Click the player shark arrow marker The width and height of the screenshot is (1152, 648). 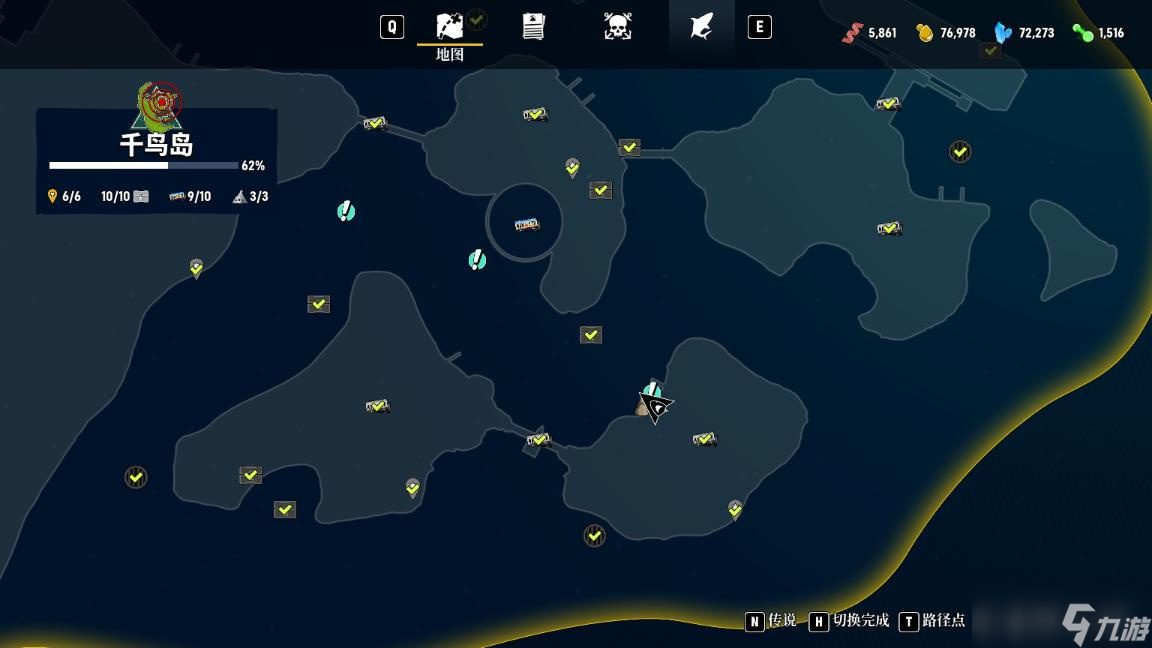656,406
